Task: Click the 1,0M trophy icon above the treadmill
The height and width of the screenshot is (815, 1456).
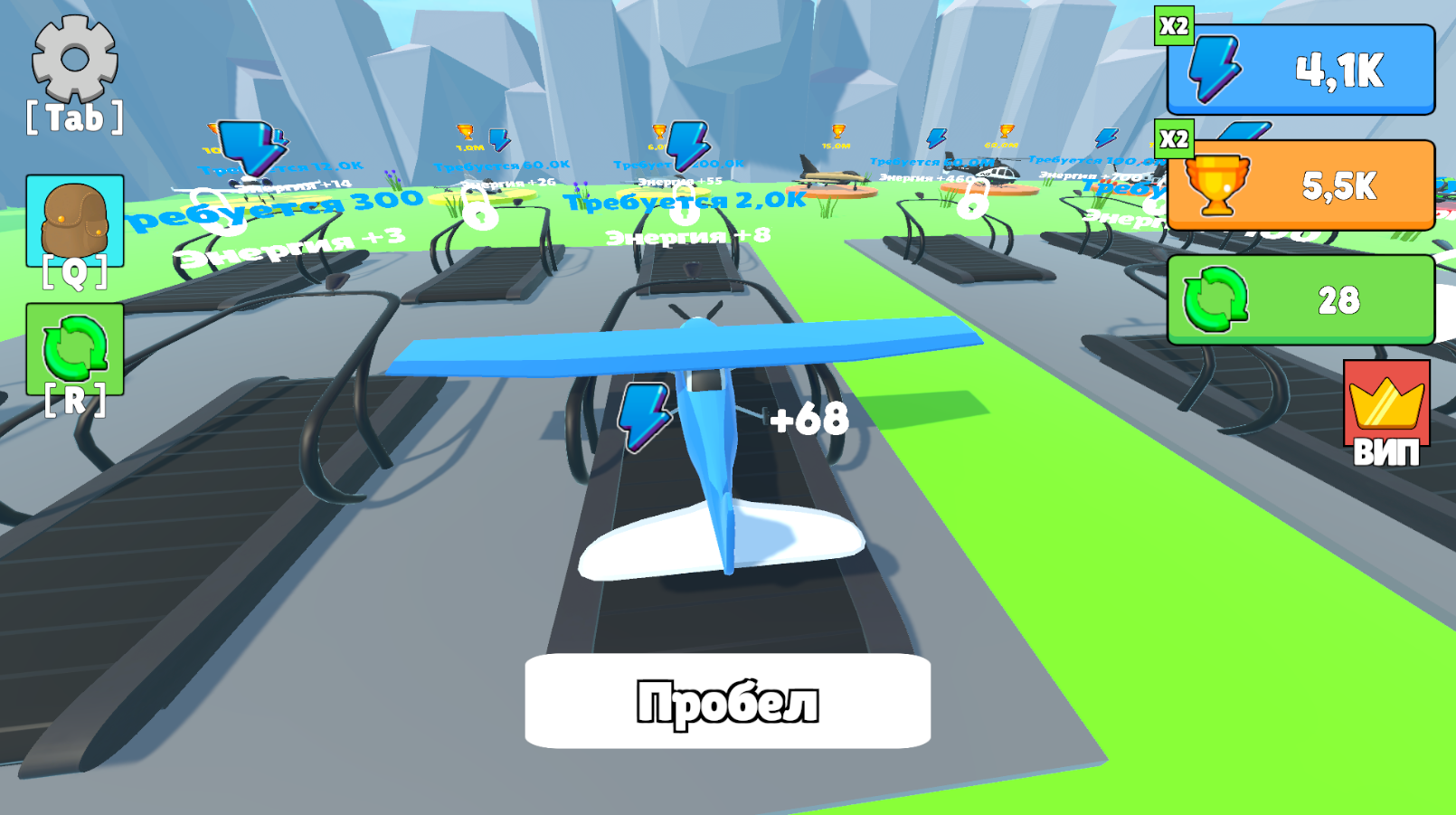Action: click(x=467, y=132)
